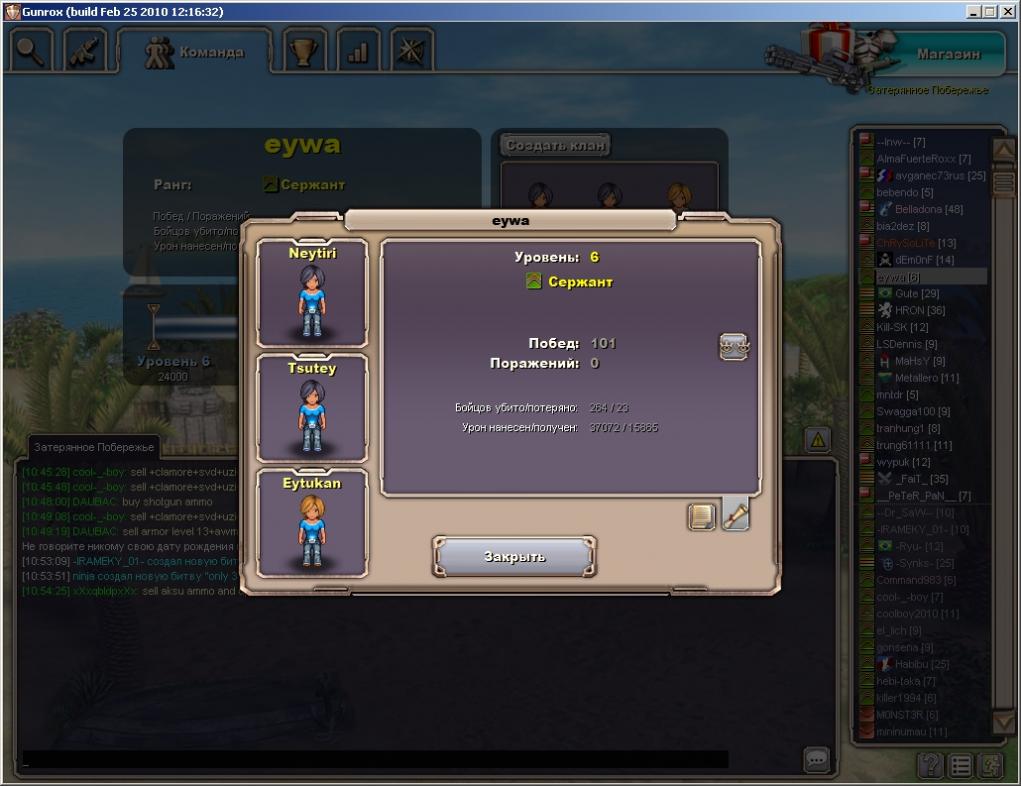Select the Neytiri fighter portrait
The image size is (1021, 786).
312,293
